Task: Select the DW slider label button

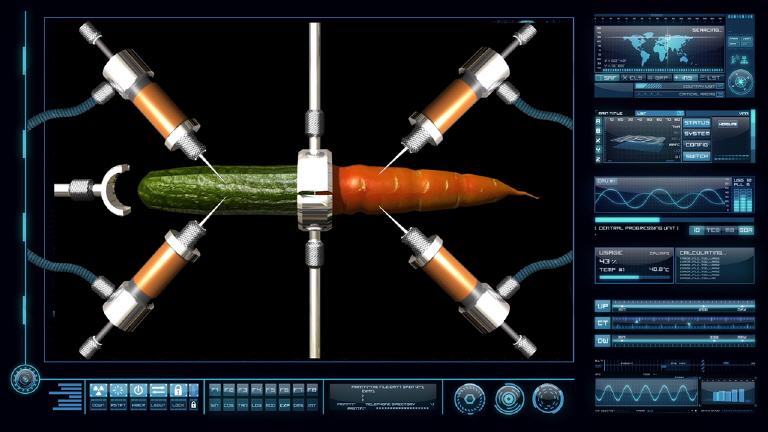Action: pos(602,340)
